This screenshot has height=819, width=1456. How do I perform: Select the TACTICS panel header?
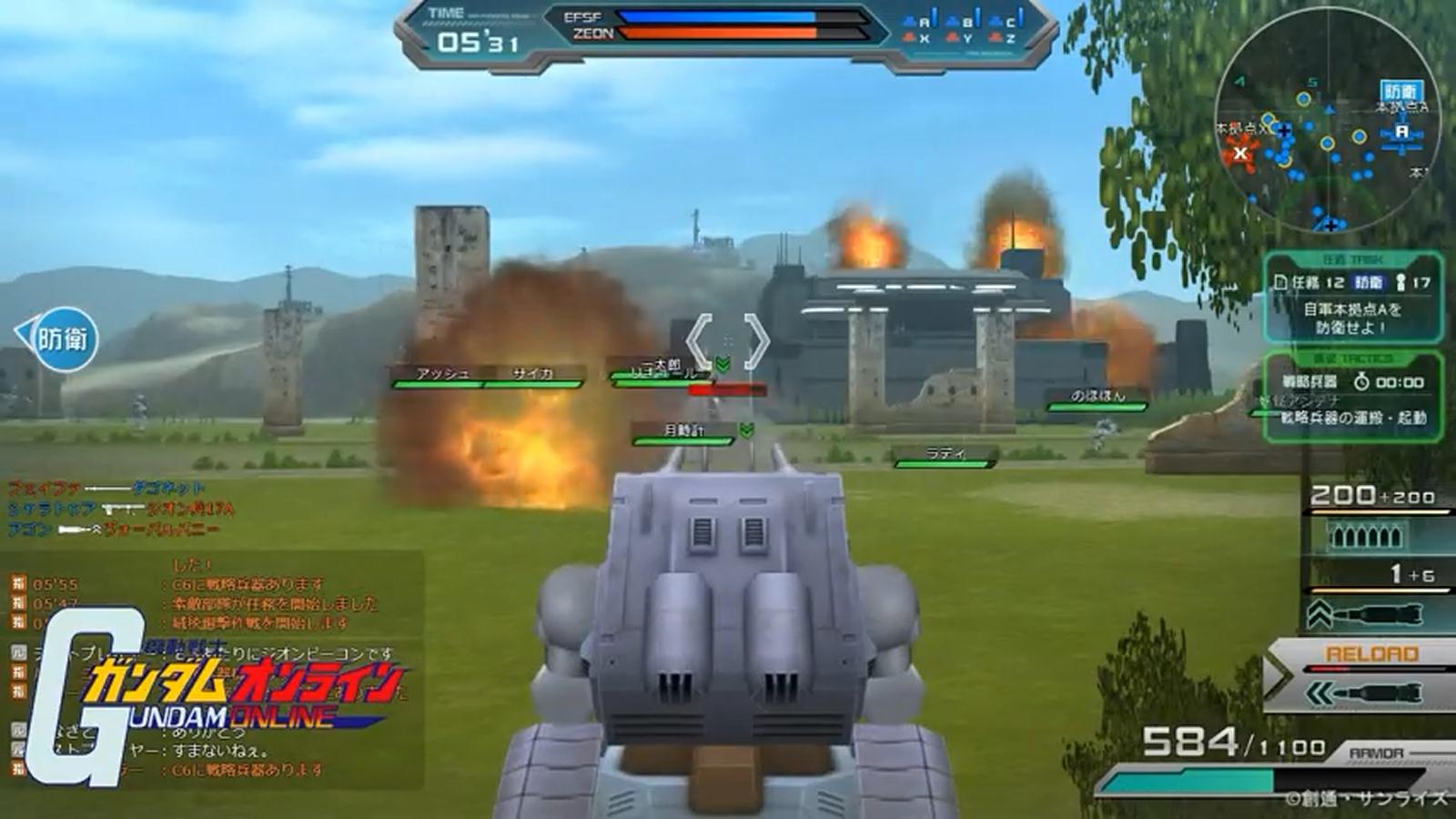click(x=1351, y=359)
